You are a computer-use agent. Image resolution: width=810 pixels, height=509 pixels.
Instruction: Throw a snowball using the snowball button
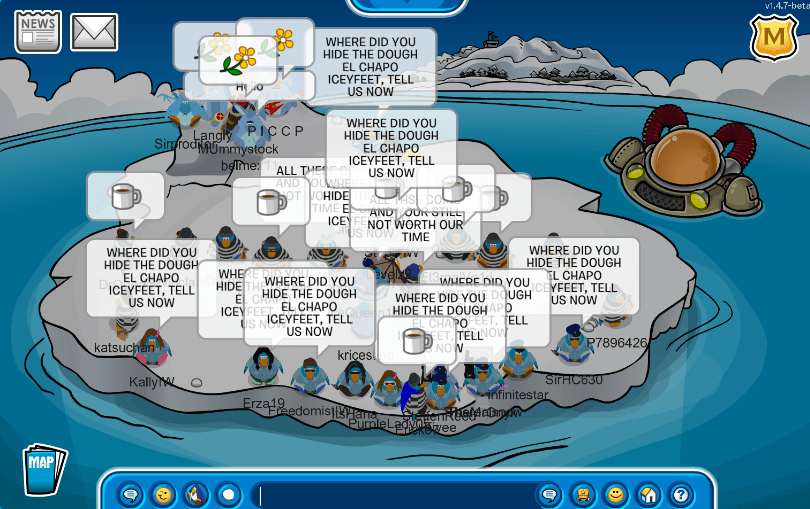coord(228,494)
